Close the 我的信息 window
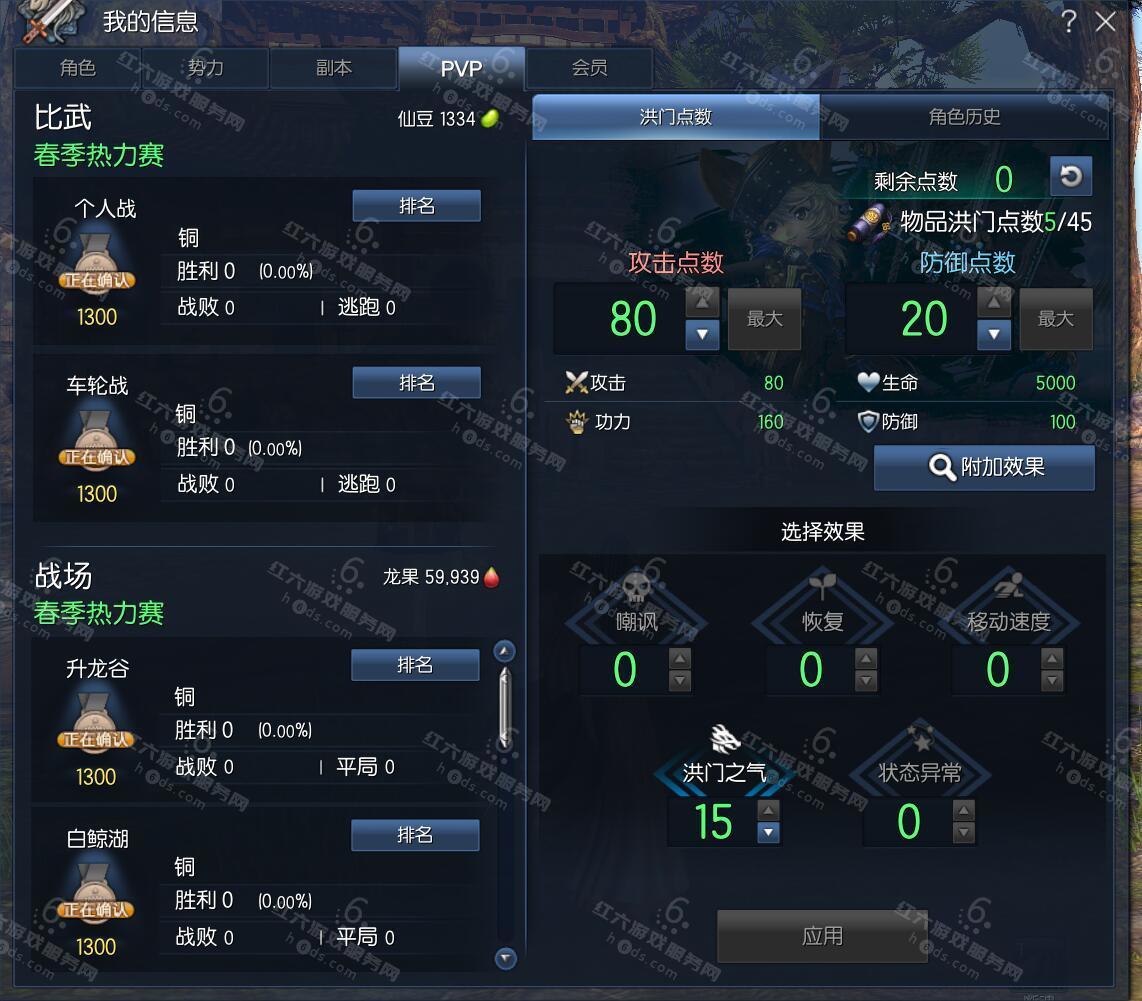The image size is (1142, 1001). click(x=1105, y=22)
